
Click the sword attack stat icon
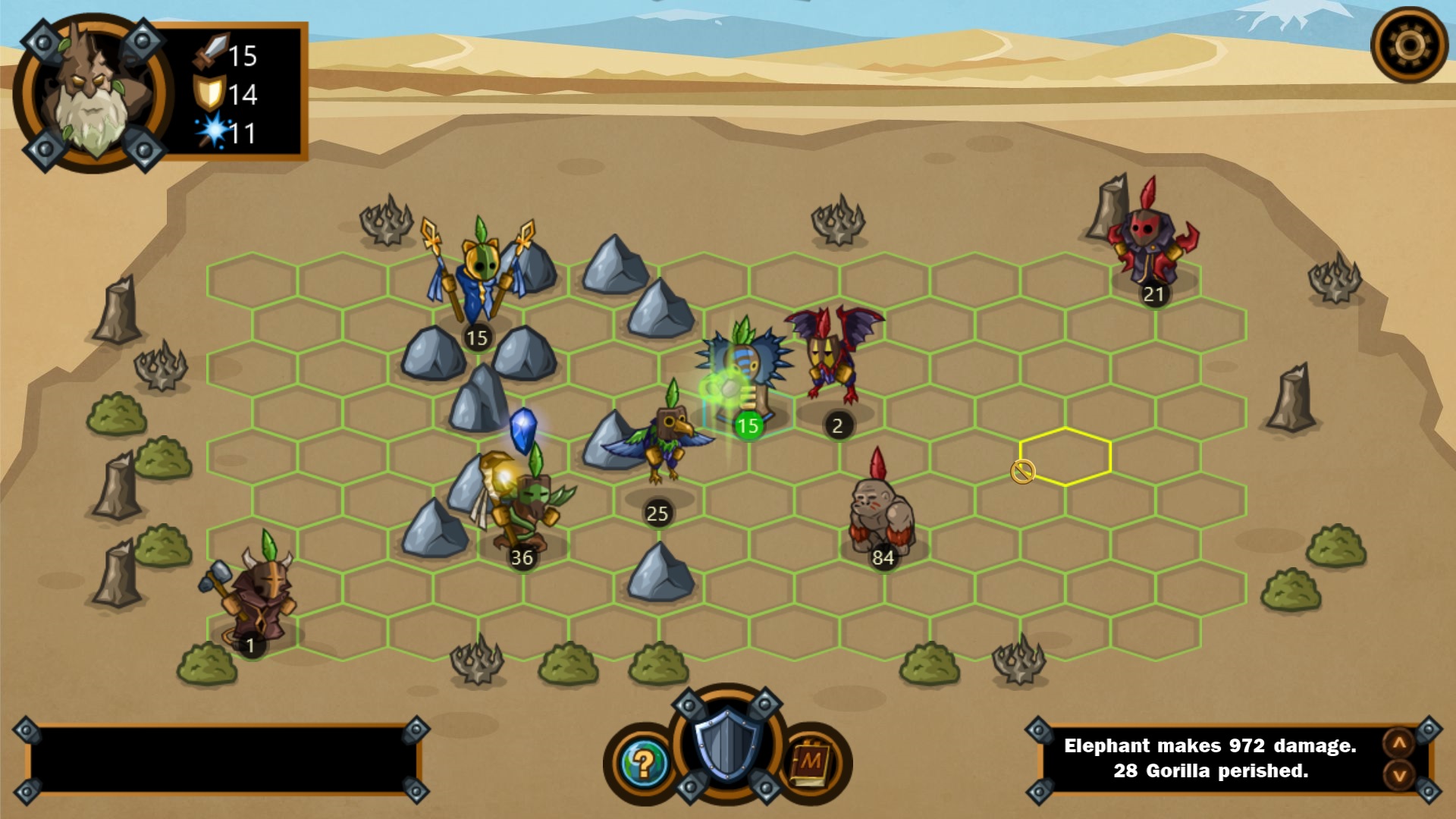[x=213, y=53]
